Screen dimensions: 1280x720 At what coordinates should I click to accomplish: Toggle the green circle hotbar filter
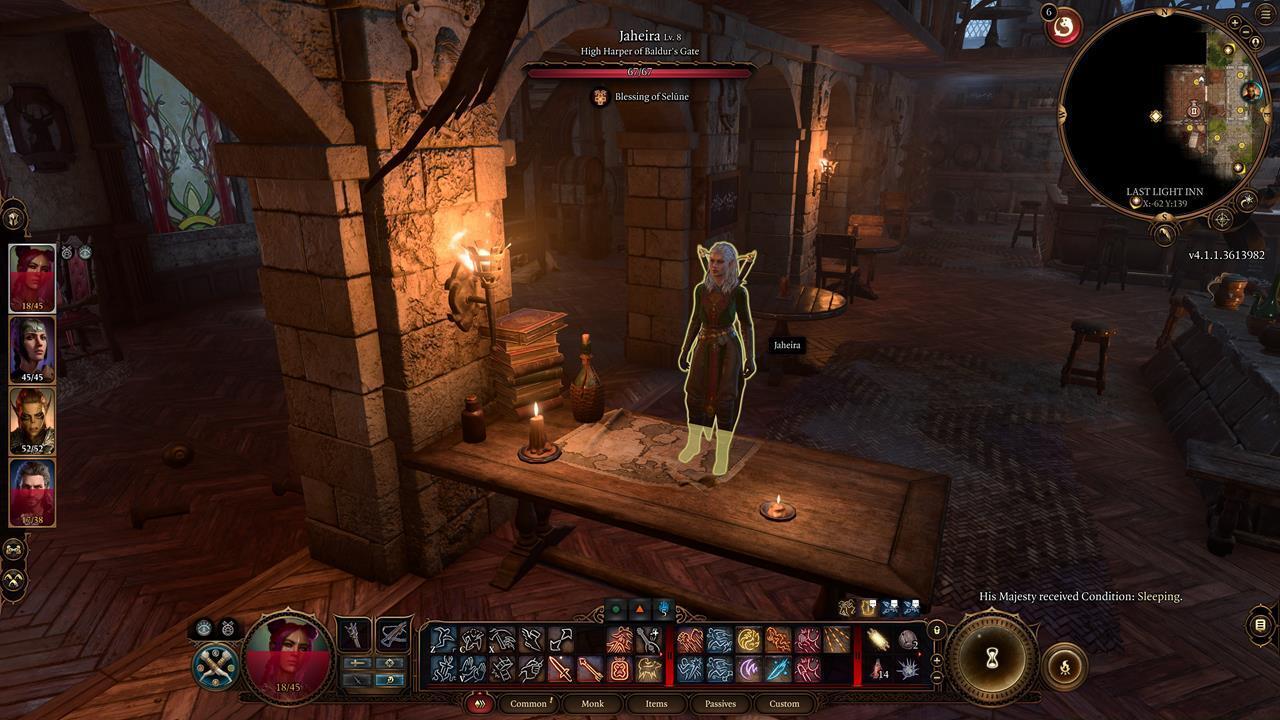click(616, 608)
